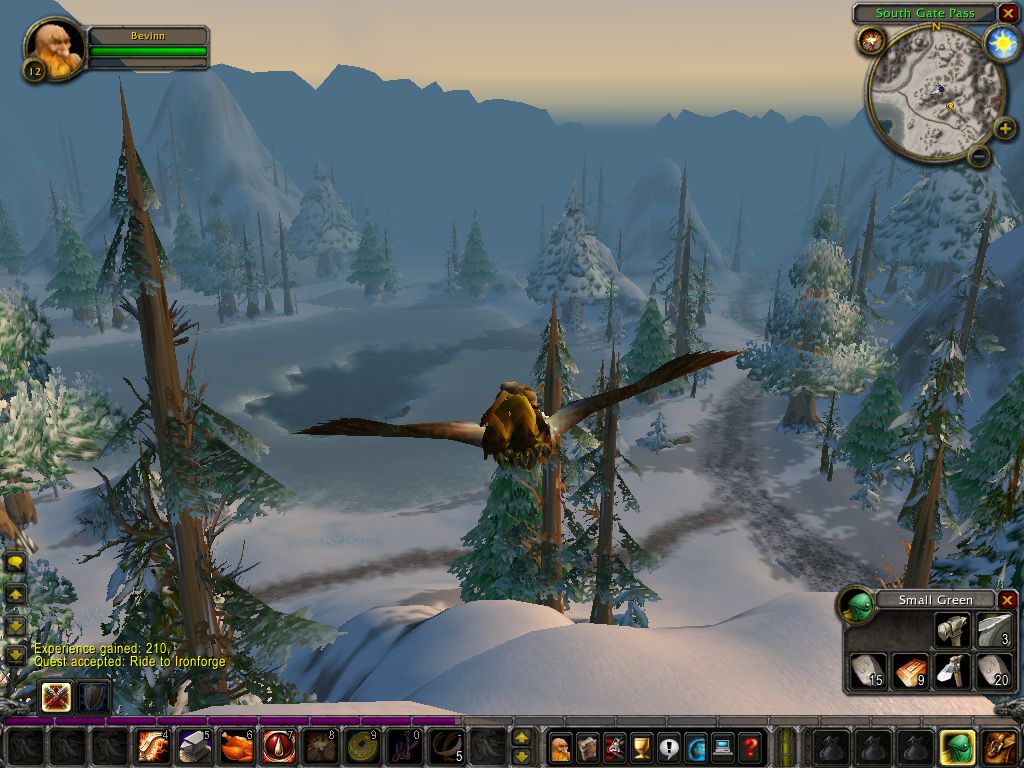Use the roasted meat food on the hotbar
The height and width of the screenshot is (768, 1024).
237,747
